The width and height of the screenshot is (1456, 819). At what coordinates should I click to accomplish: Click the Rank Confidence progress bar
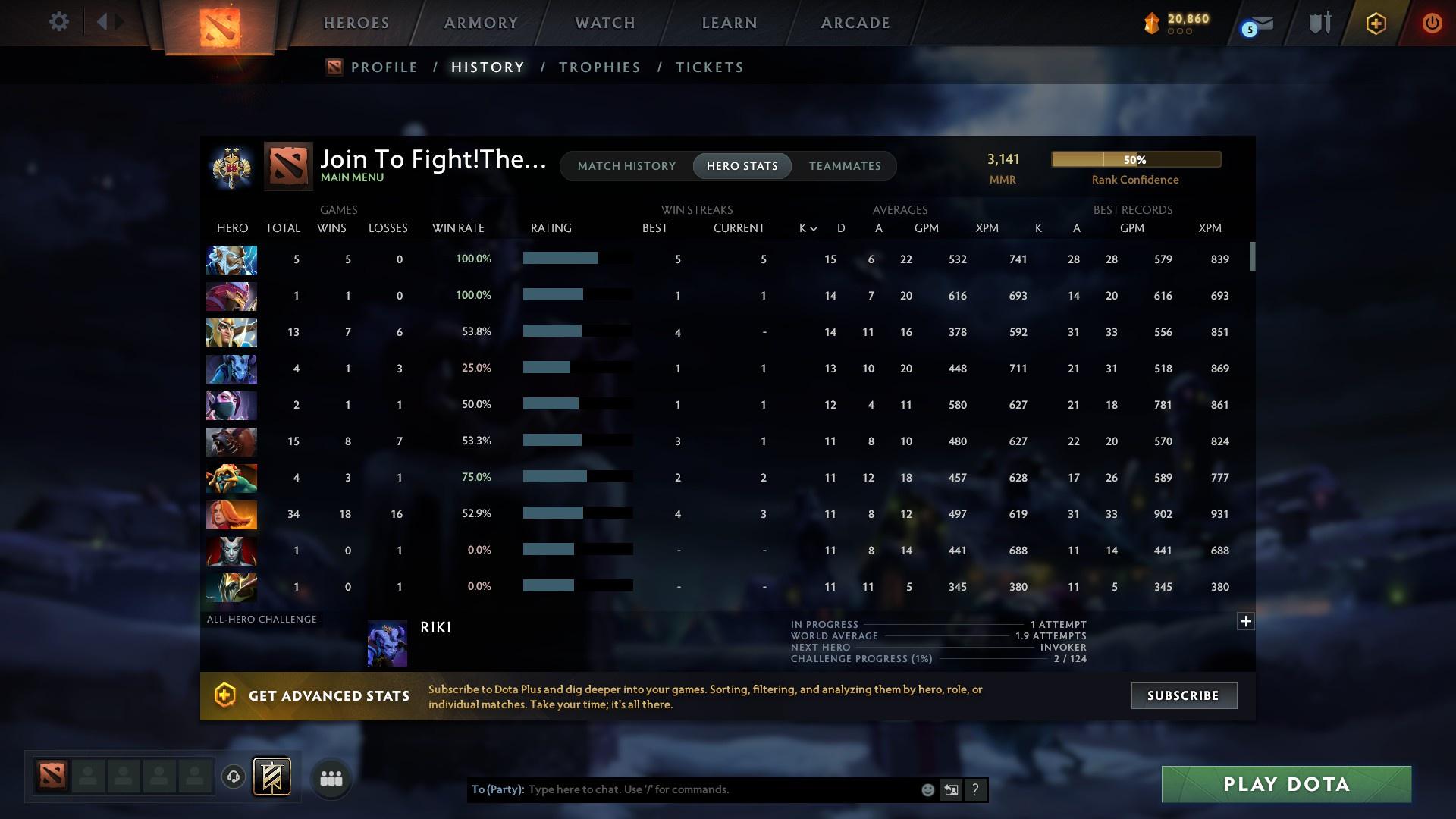[x=1135, y=159]
